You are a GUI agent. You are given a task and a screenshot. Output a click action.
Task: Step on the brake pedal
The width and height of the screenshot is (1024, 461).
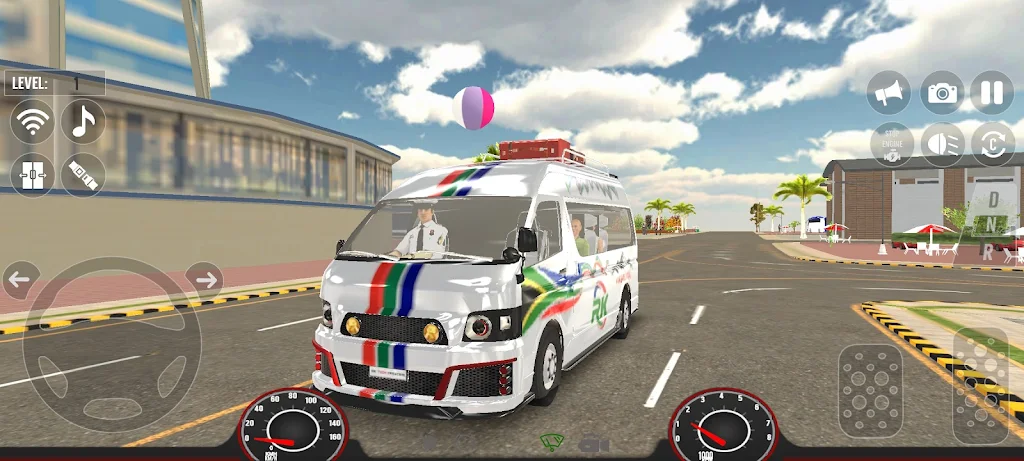tap(871, 391)
